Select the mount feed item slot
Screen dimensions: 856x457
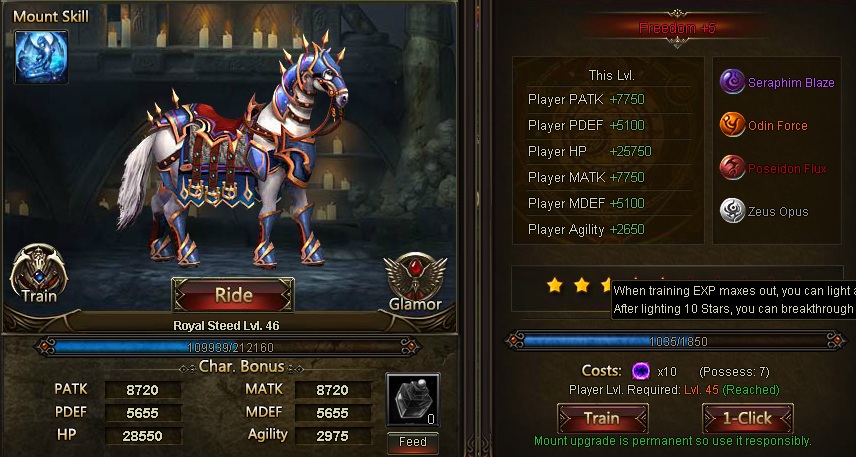[x=412, y=400]
